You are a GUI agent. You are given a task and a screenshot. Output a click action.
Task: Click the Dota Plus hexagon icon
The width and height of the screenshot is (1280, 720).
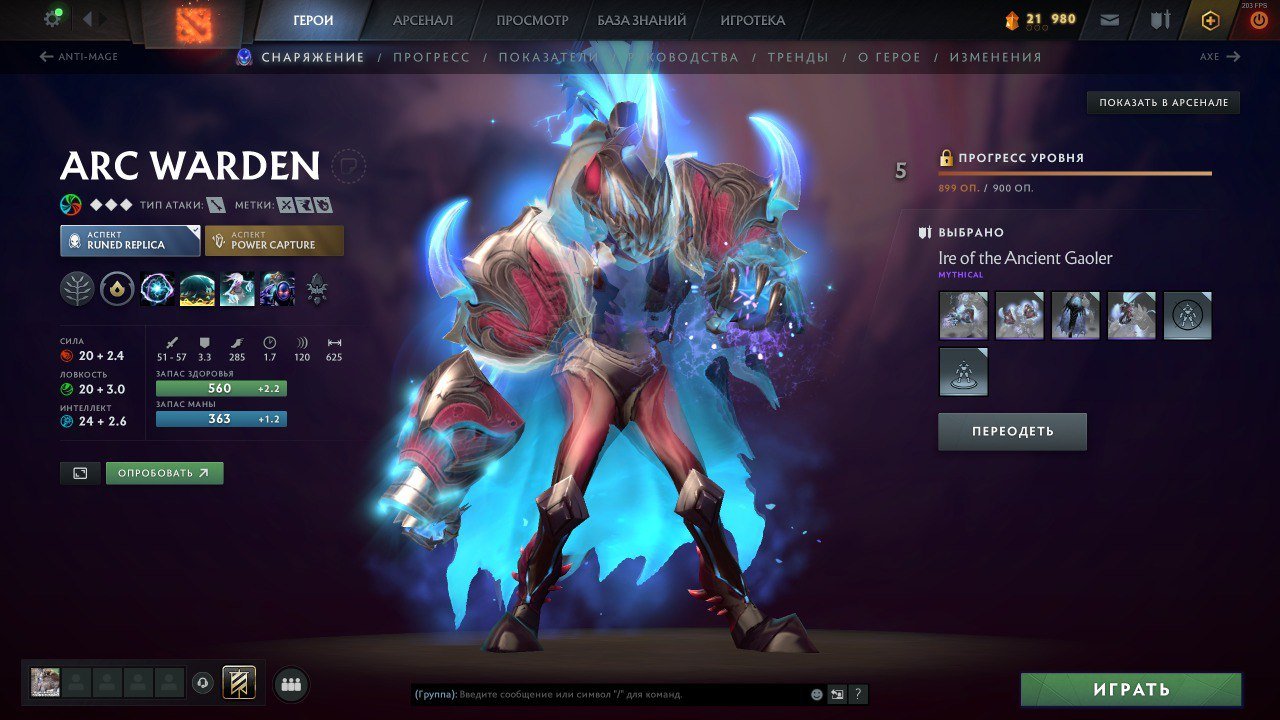pos(1211,19)
